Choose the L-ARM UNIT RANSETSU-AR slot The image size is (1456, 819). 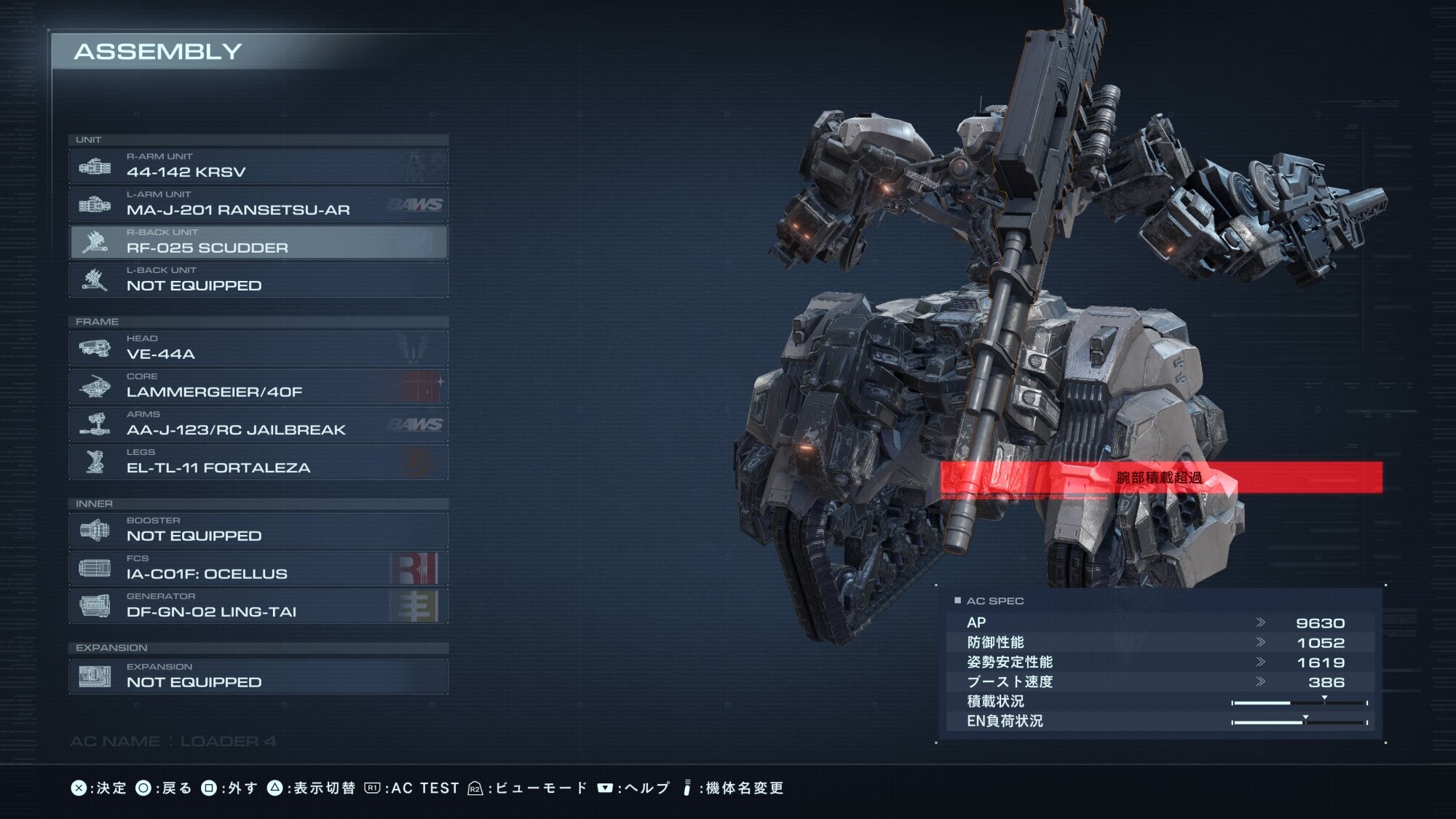258,205
